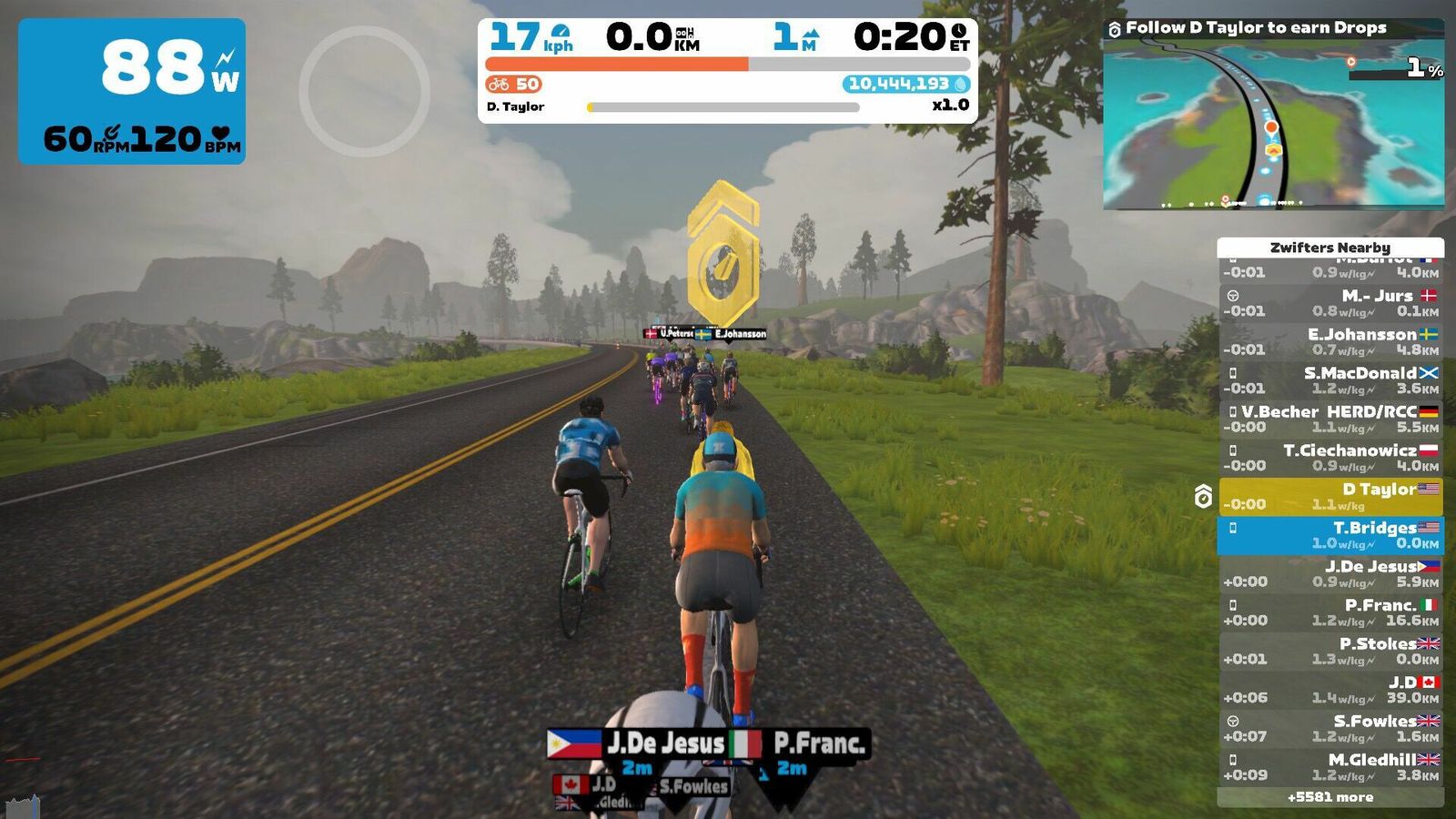Choose T.Bridges row in Zwifters Nearby
Screen dimensions: 1456x819
(x=1330, y=535)
